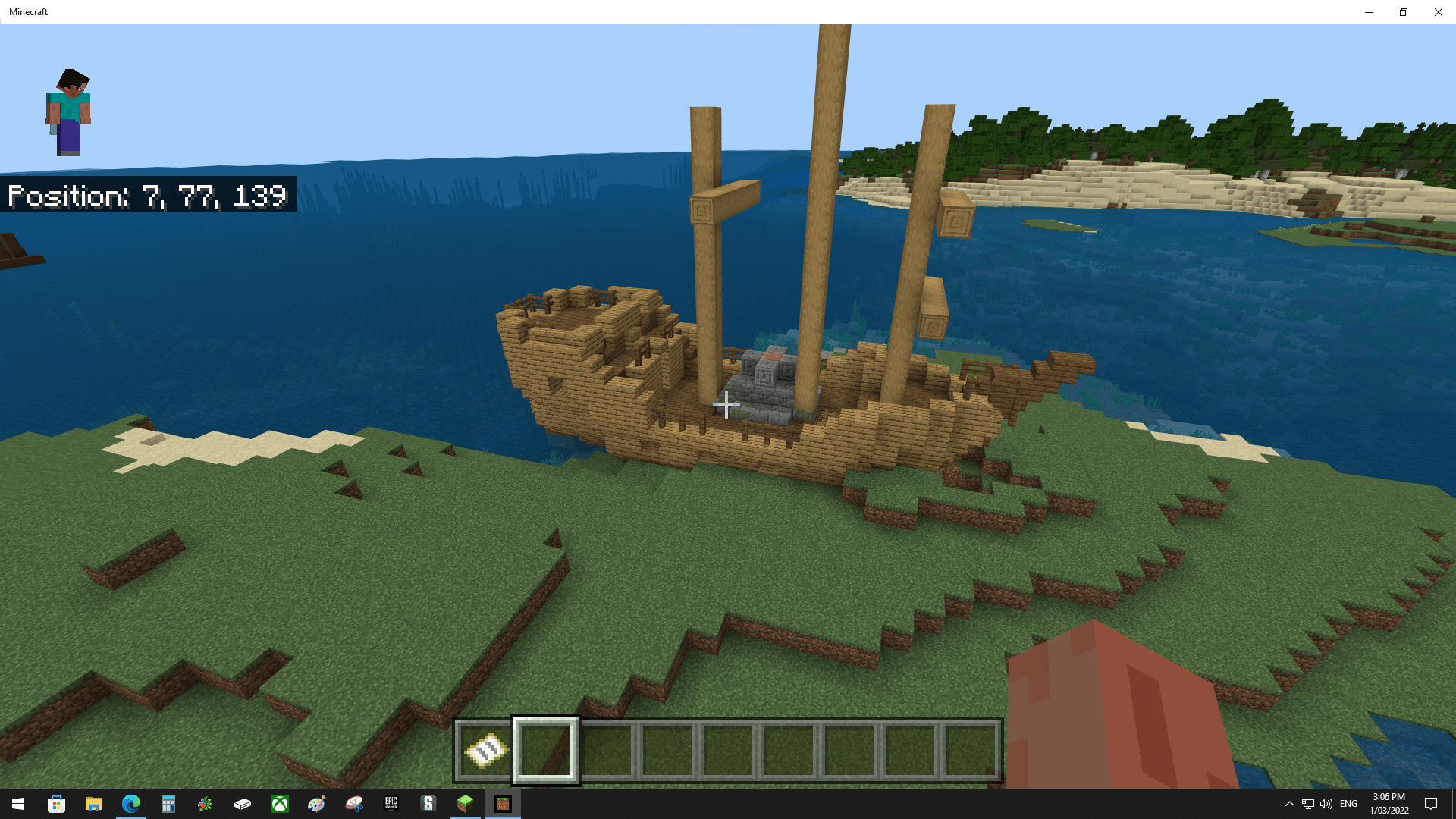Open Windows Calculator from the taskbar
Viewport: 1456px width, 819px height.
[168, 804]
